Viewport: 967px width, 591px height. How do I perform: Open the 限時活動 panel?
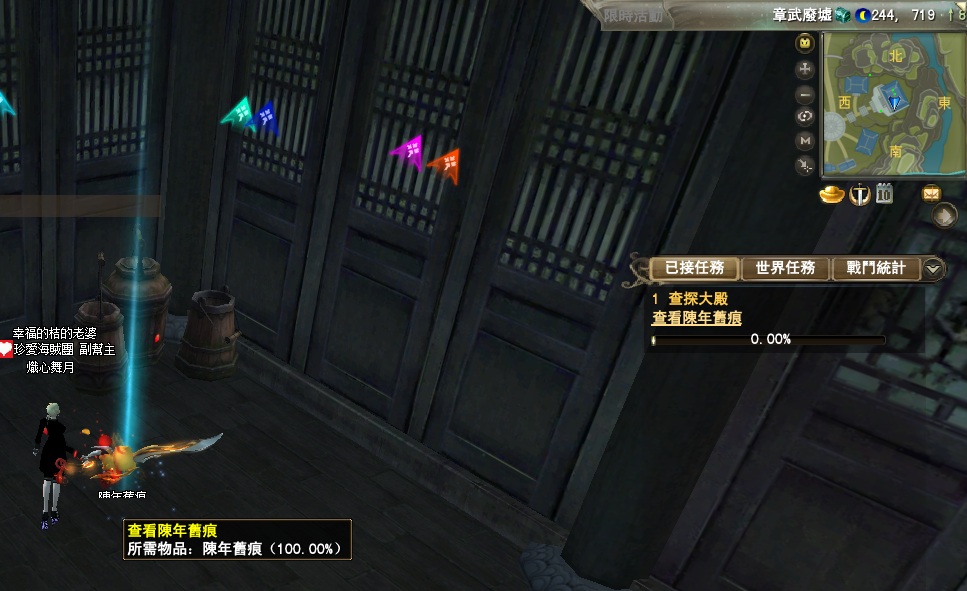coord(635,15)
